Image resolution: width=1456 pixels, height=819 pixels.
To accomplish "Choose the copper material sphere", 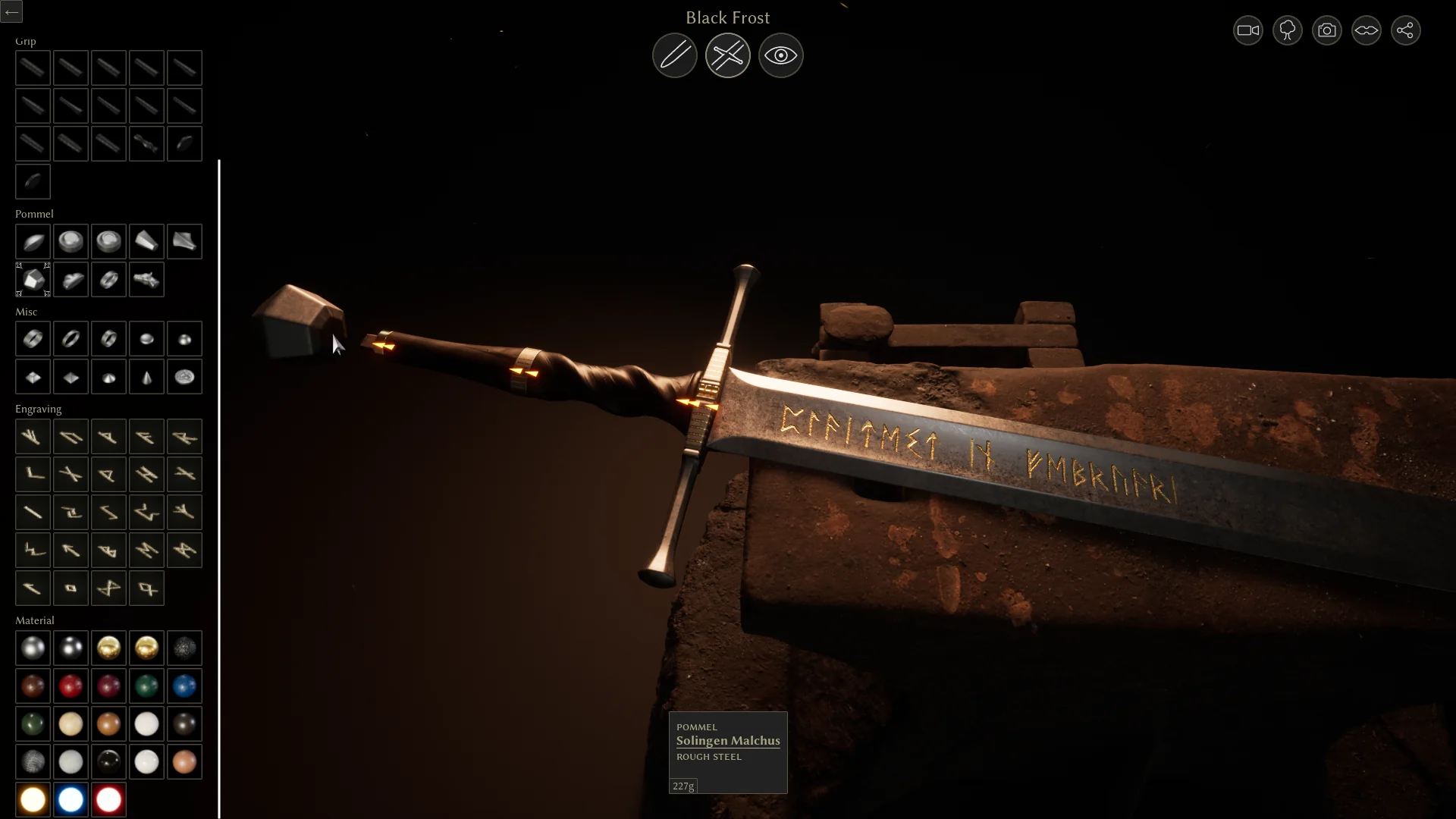I will [x=108, y=724].
